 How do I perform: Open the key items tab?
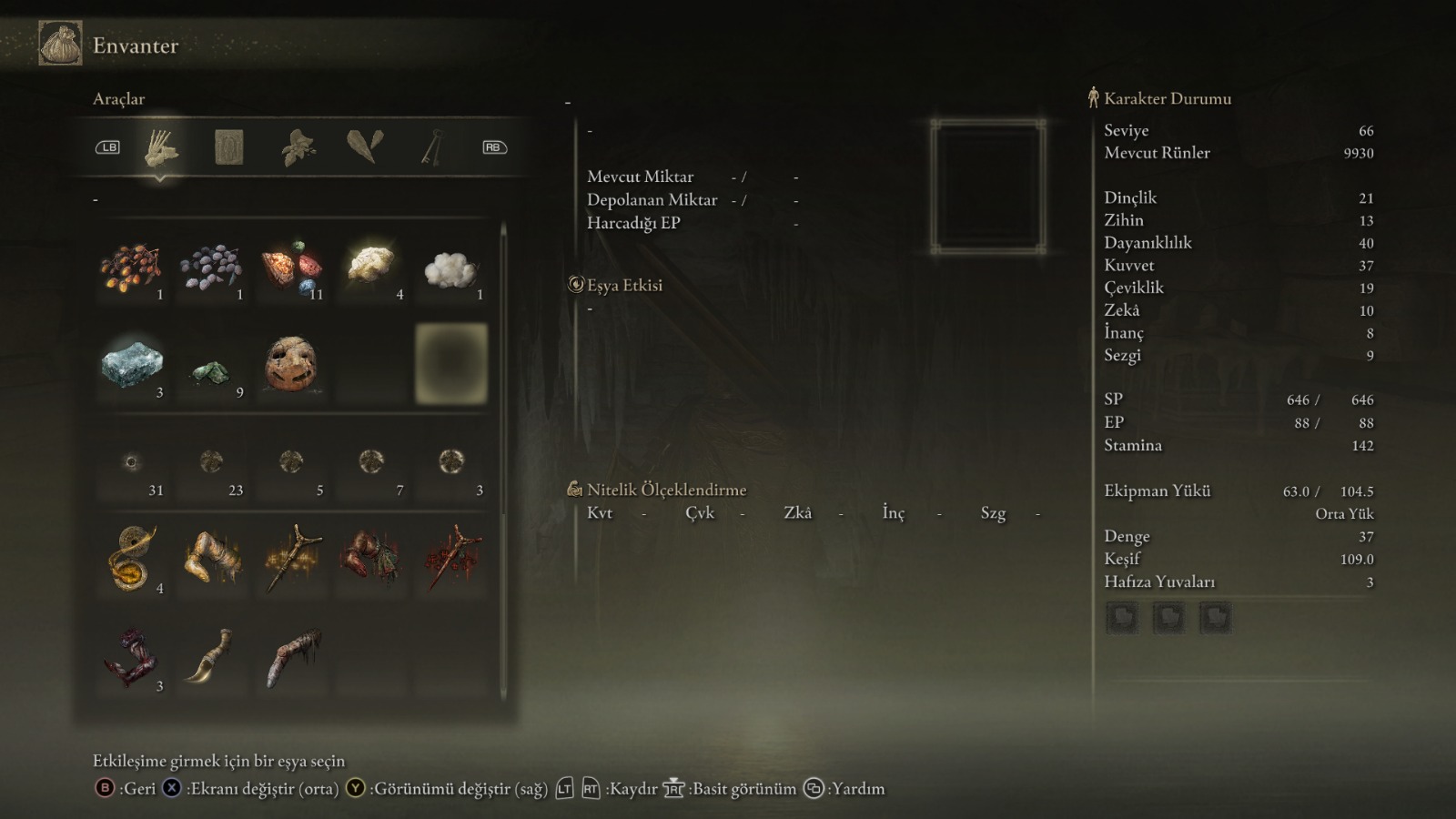(x=431, y=147)
